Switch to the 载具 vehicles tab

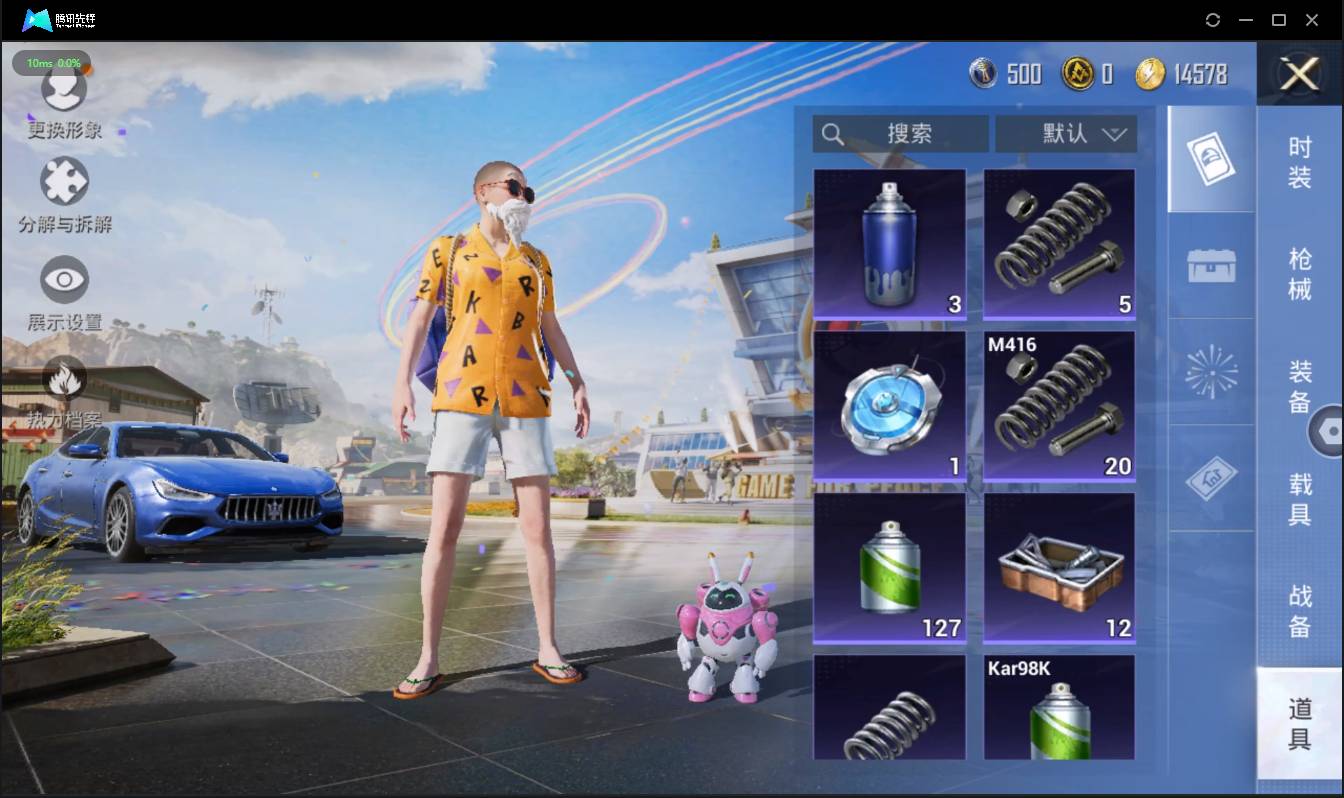[x=1299, y=498]
